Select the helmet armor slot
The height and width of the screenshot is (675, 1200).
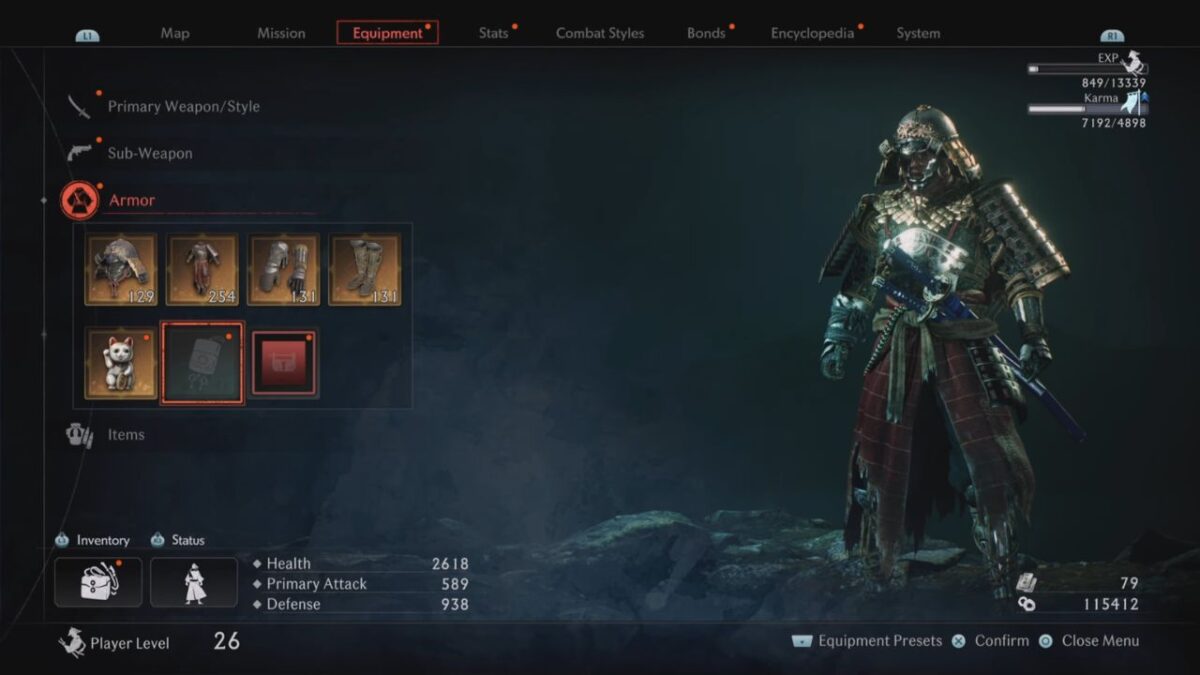pos(121,270)
